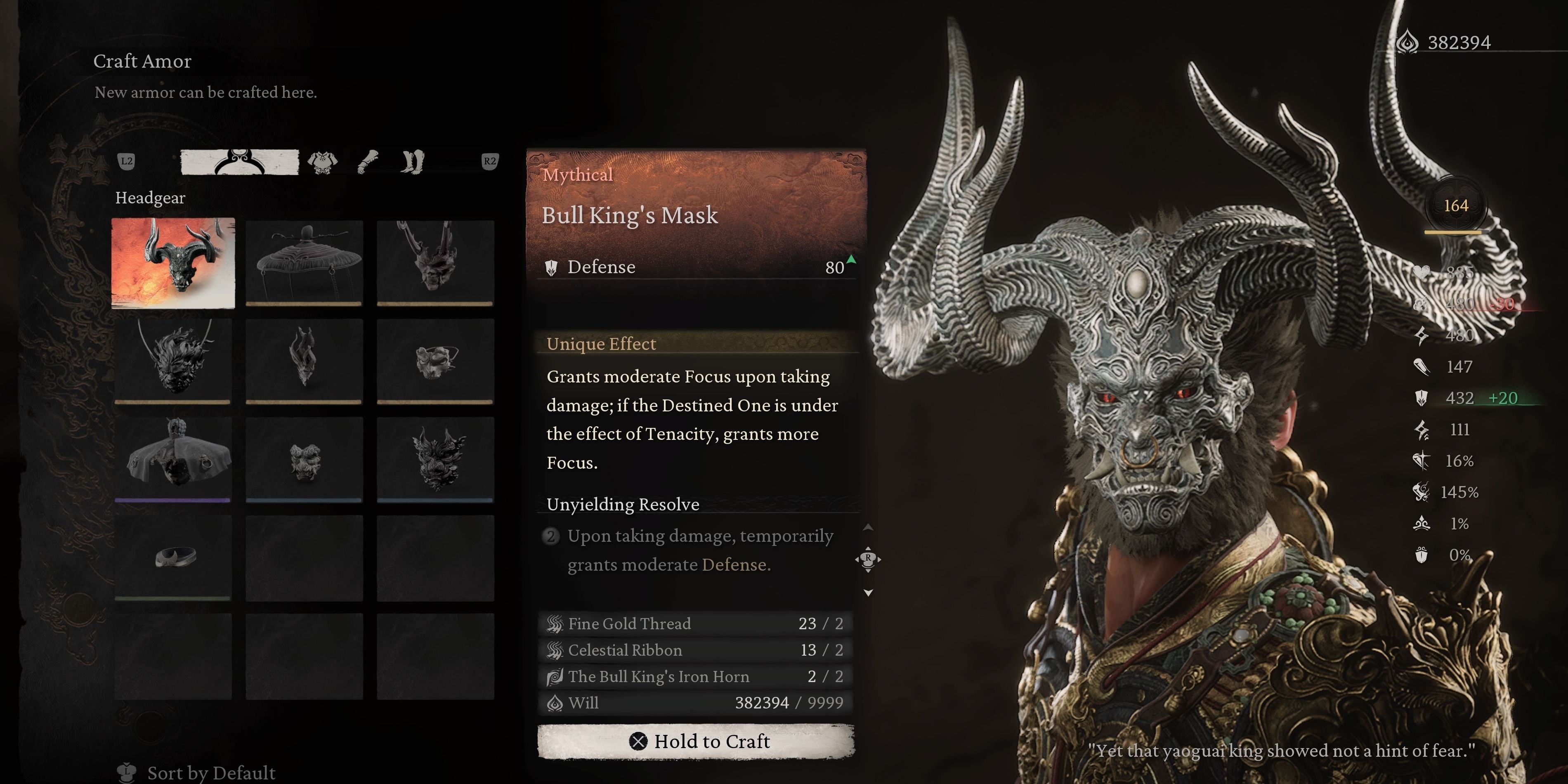
Task: Click the up arrow beside the effect description
Action: 868,527
